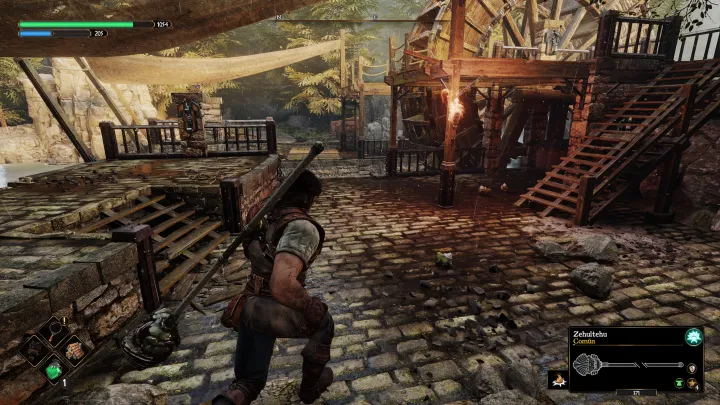
Task: Click the orange flame icon beside weapon panel
Action: coord(558,379)
